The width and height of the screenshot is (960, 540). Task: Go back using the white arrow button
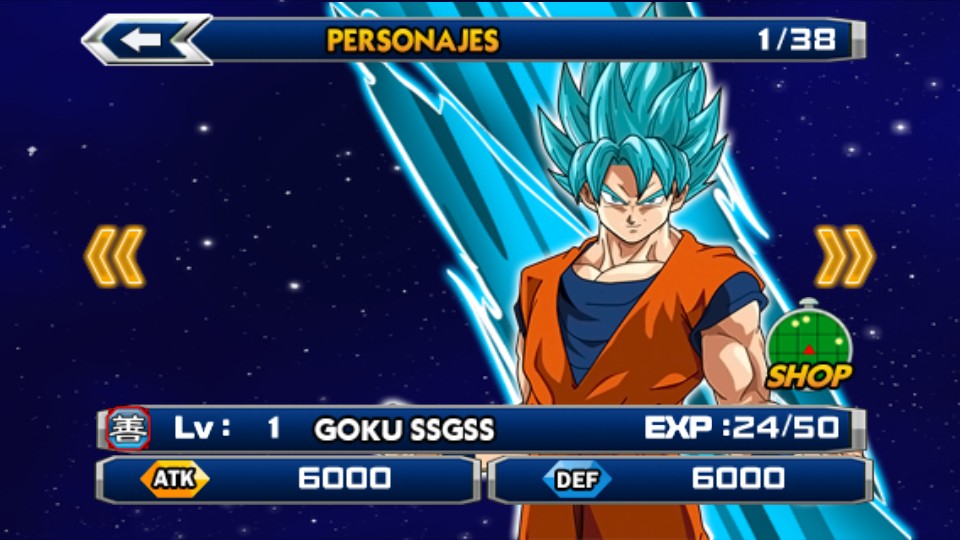click(145, 40)
